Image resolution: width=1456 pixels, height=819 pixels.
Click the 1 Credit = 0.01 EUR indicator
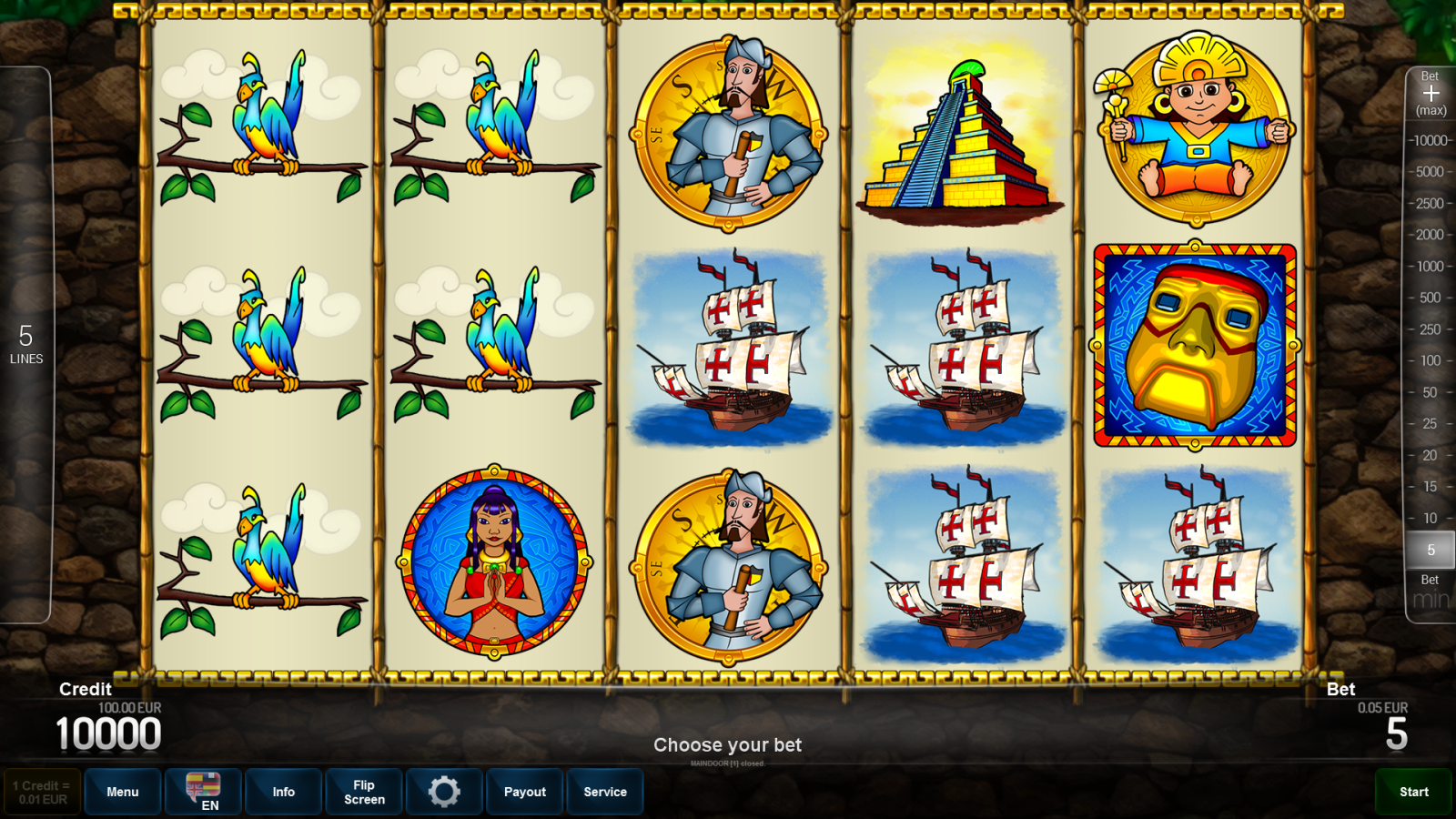click(x=40, y=790)
